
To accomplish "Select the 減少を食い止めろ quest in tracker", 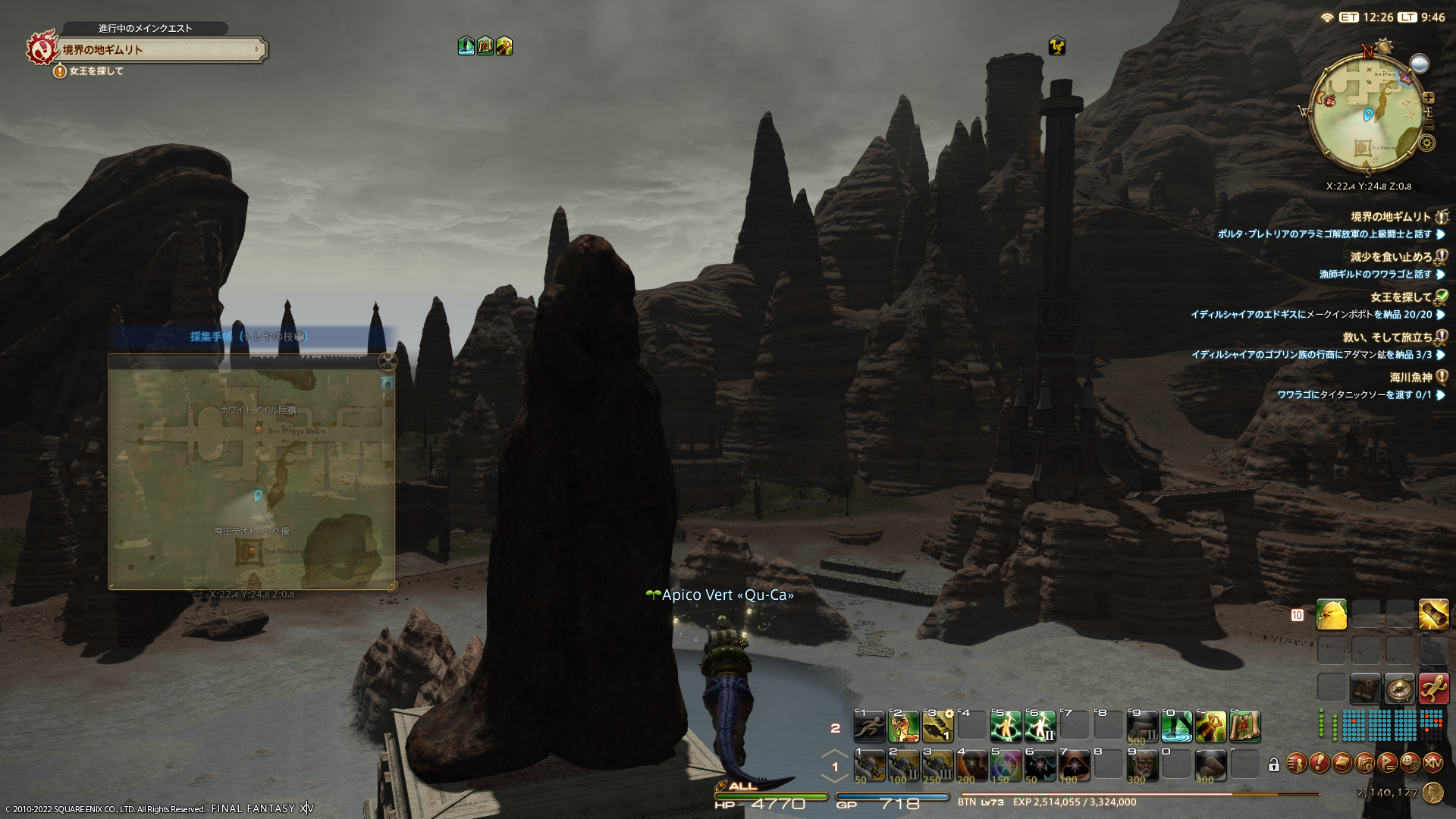I will pyautogui.click(x=1391, y=257).
